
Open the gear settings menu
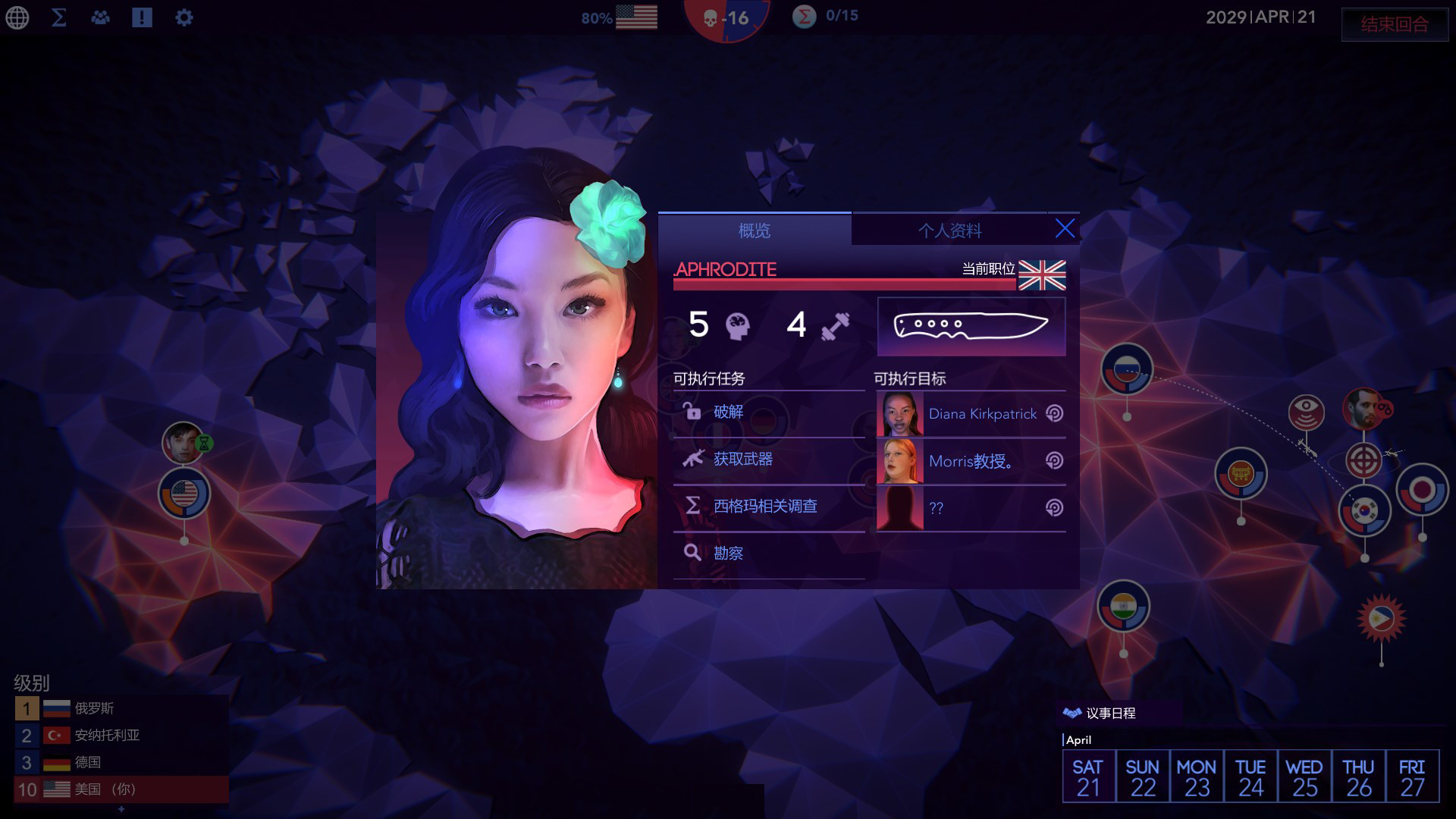184,17
